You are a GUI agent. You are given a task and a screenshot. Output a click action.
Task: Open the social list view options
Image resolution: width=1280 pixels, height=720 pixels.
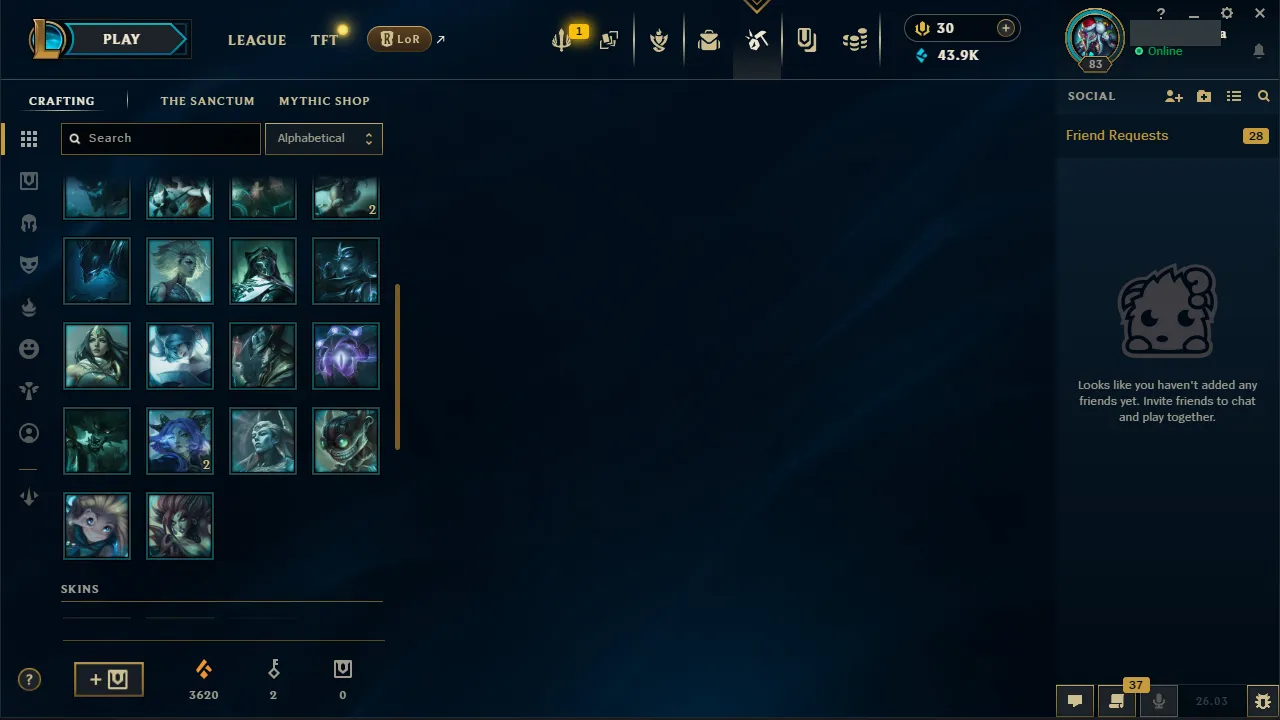[1234, 96]
